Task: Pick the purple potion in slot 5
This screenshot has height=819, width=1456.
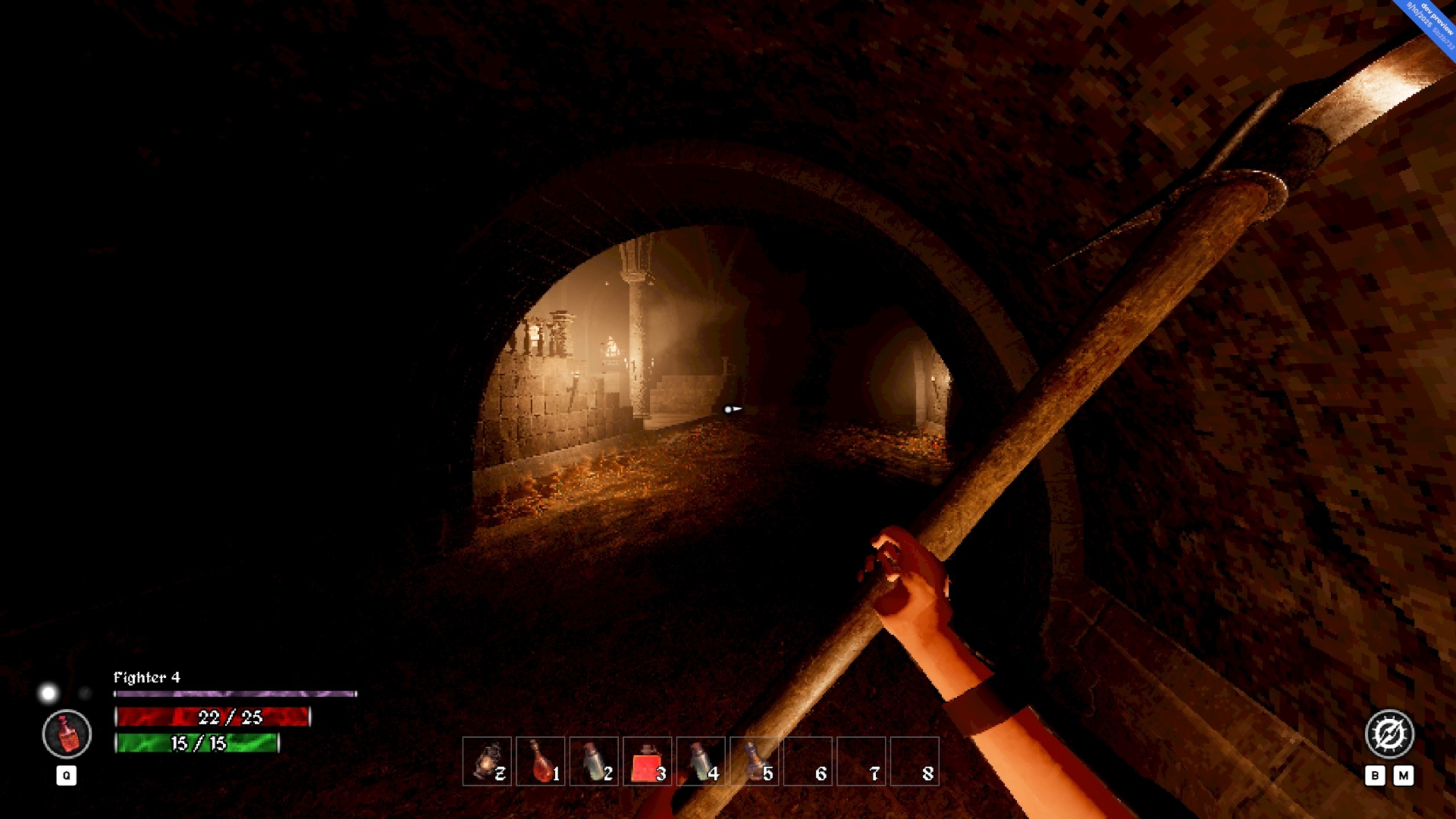Action: 755,761
